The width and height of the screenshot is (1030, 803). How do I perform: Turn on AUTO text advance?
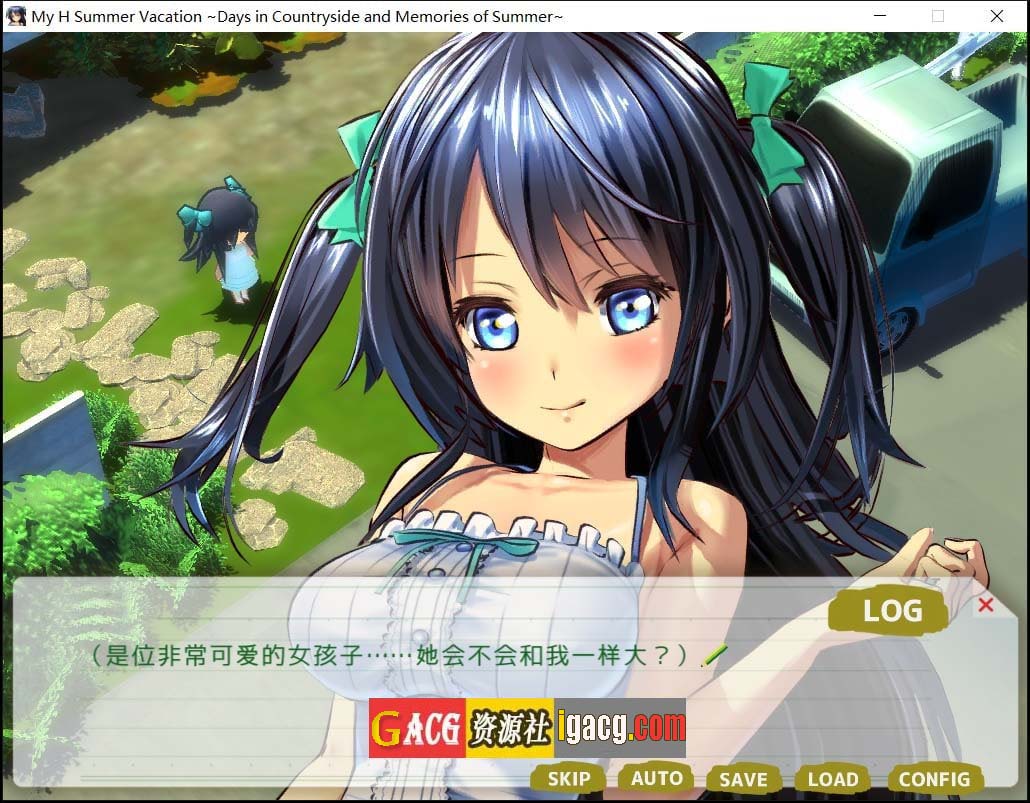click(x=656, y=778)
